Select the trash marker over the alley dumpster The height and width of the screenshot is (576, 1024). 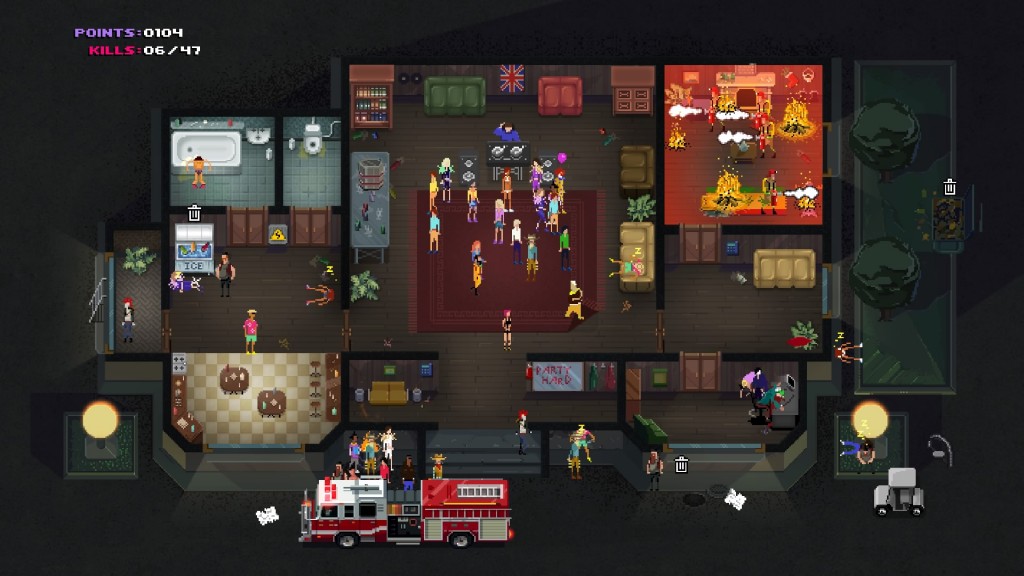coord(950,187)
